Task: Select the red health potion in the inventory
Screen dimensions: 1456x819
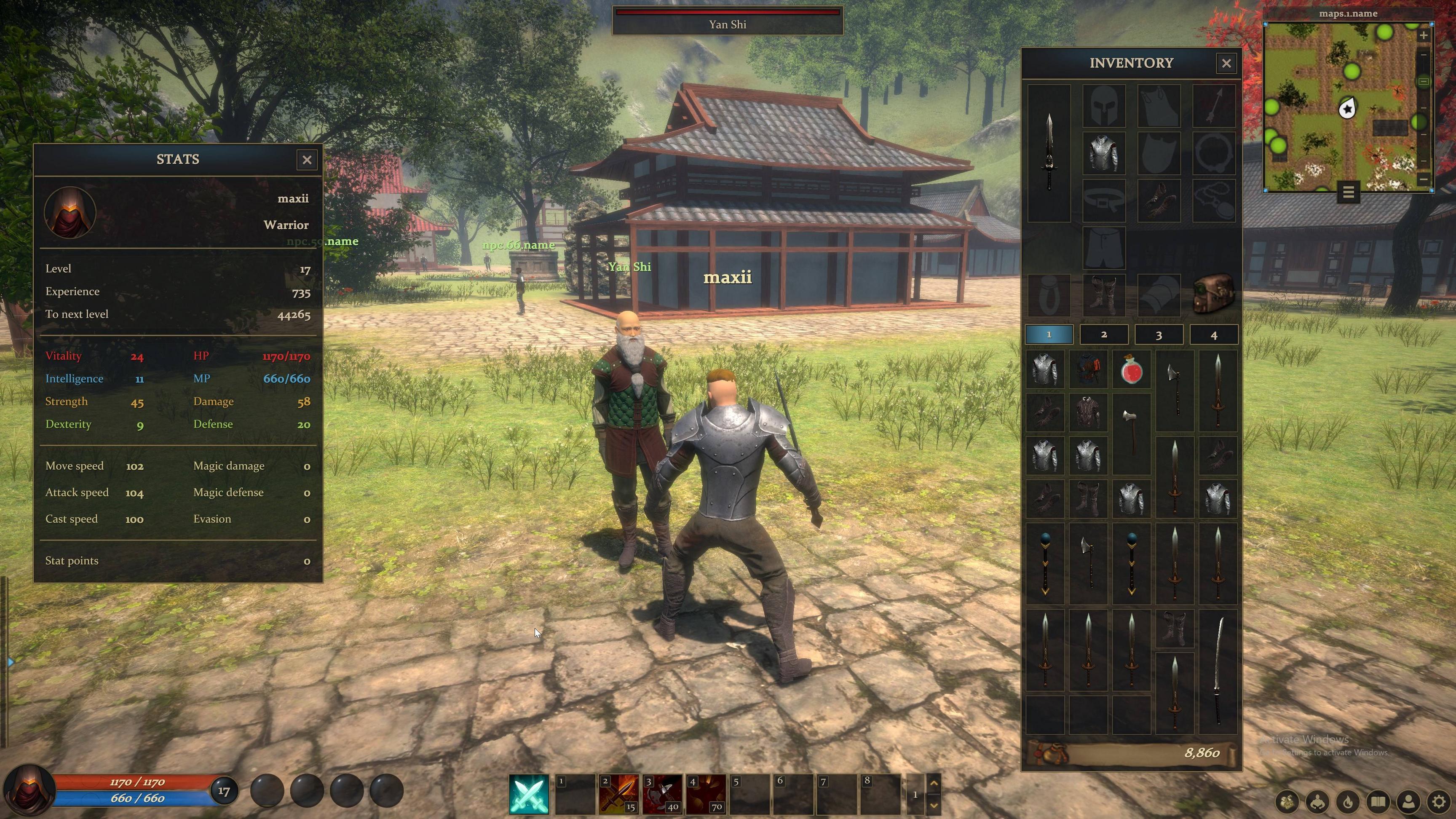Action: click(1132, 371)
